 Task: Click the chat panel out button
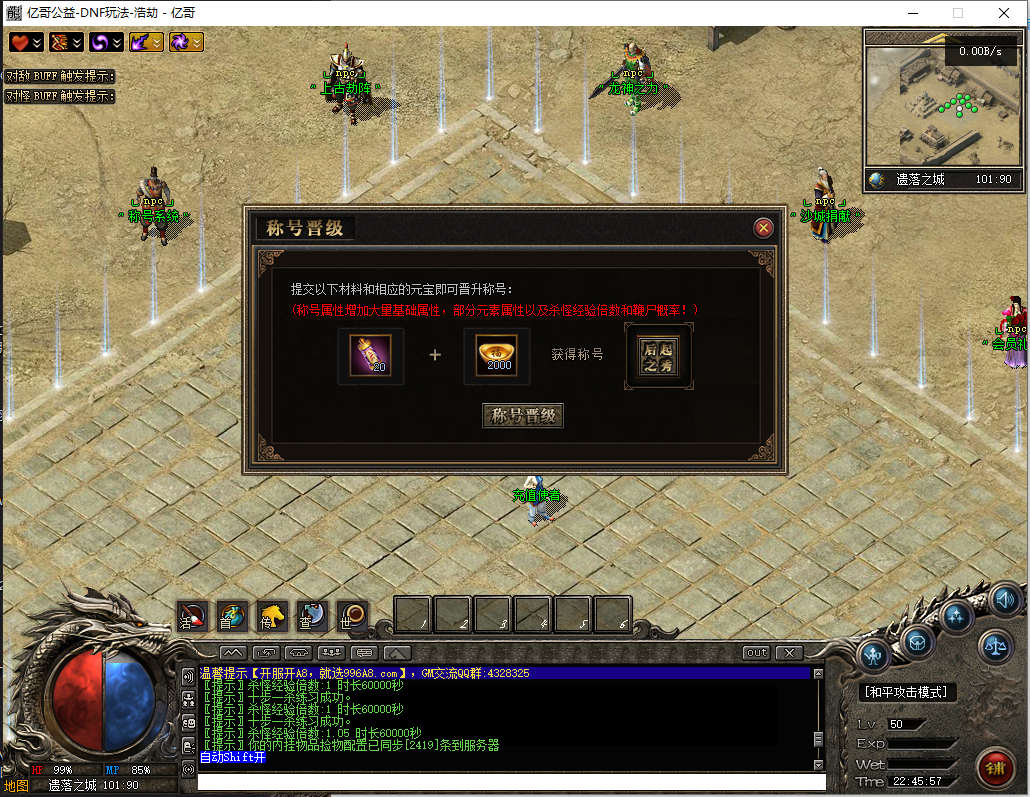tap(757, 653)
